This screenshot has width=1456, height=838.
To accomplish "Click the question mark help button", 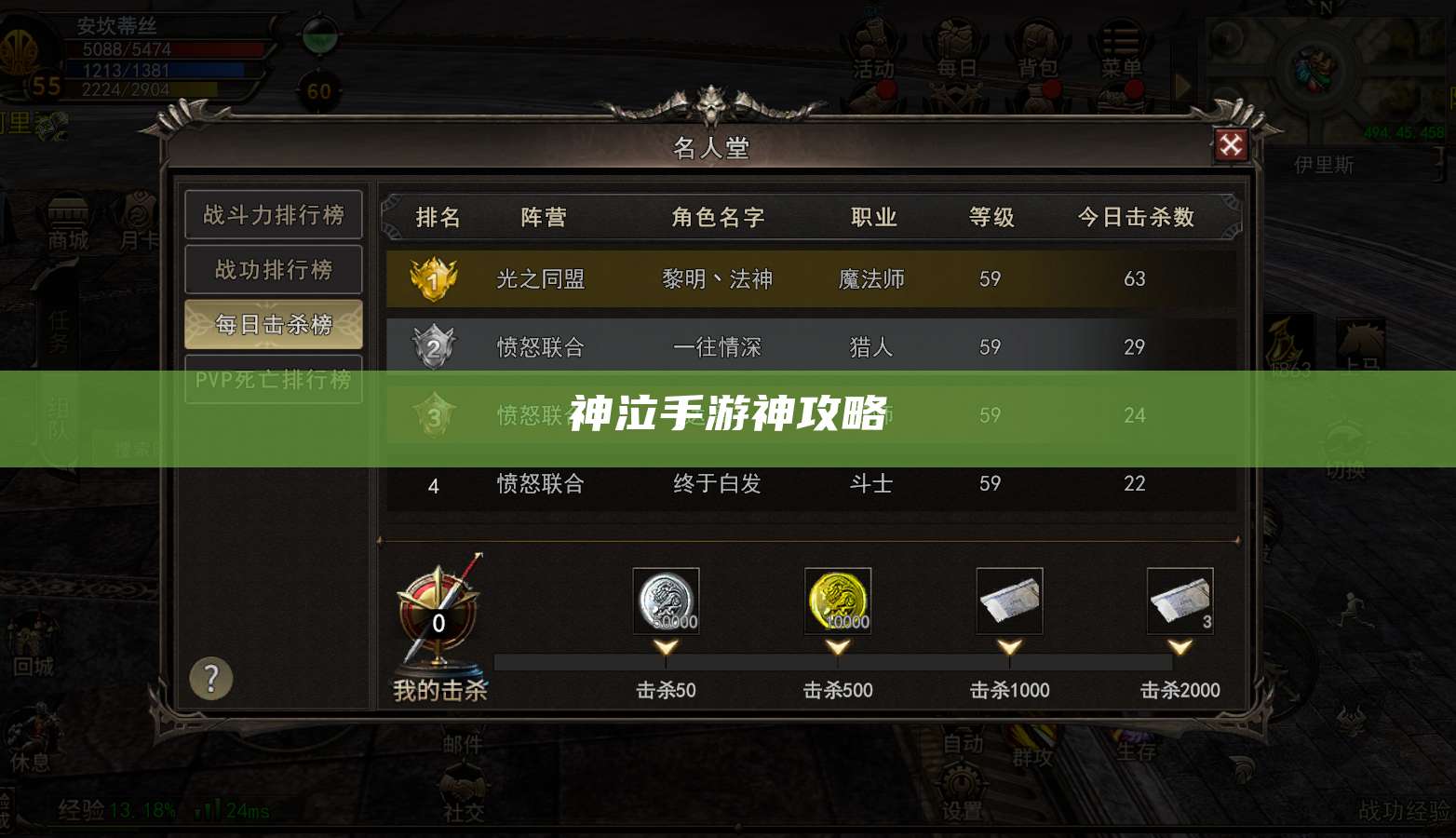I will [212, 679].
